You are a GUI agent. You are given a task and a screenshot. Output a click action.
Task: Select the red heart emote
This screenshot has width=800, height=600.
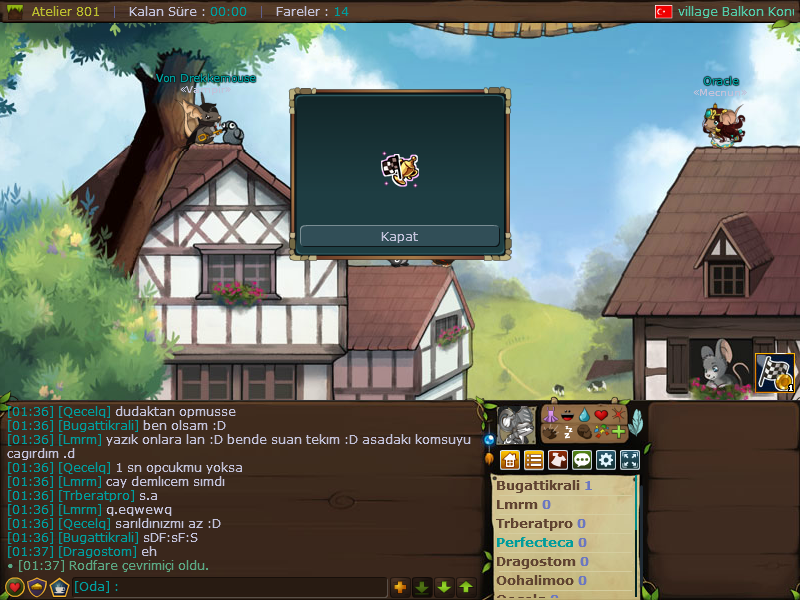tap(601, 415)
